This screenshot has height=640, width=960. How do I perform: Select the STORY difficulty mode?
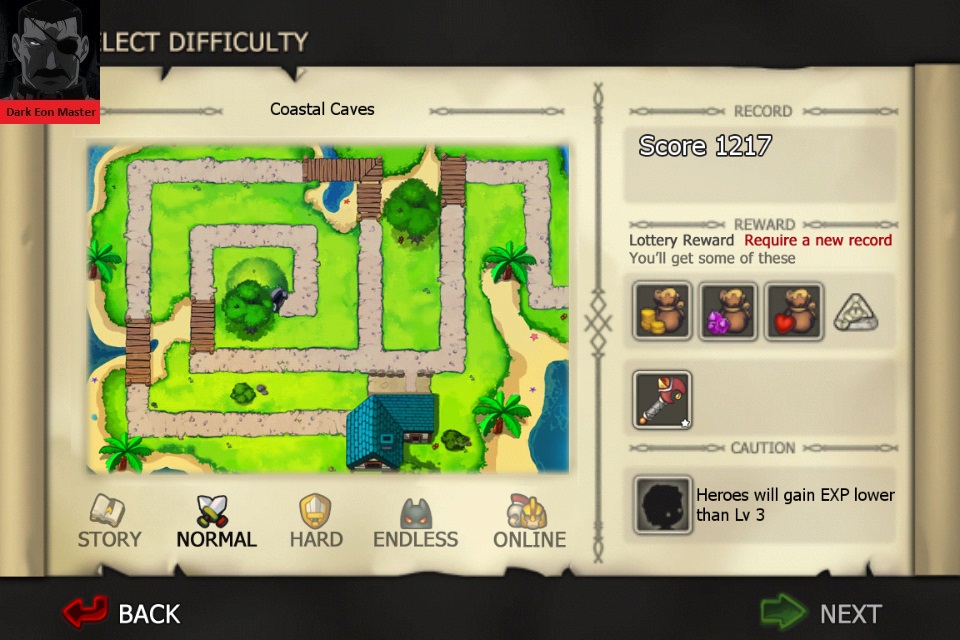pos(109,522)
